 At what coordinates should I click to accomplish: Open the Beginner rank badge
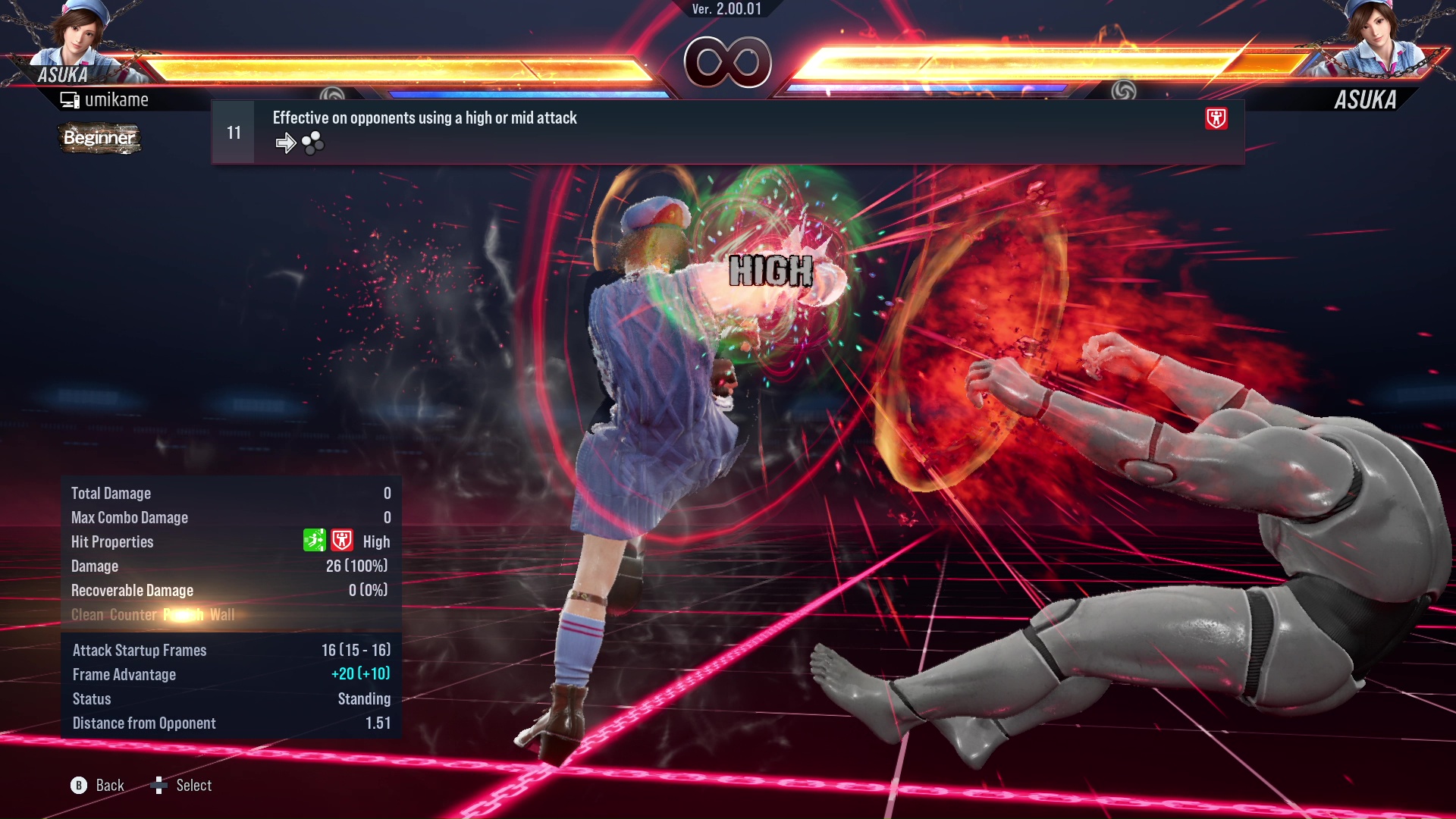[99, 139]
